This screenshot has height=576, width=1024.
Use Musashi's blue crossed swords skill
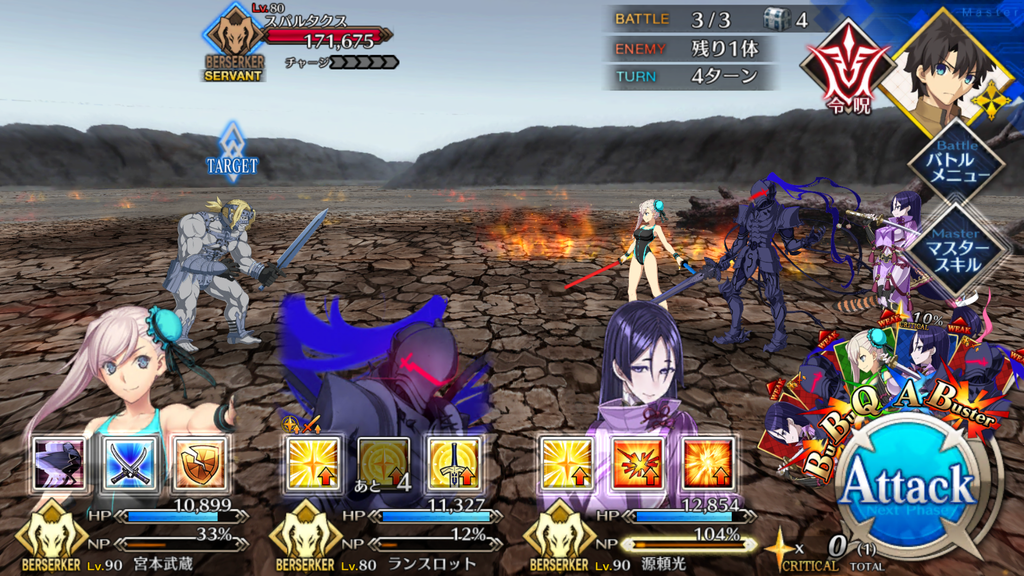pyautogui.click(x=129, y=463)
